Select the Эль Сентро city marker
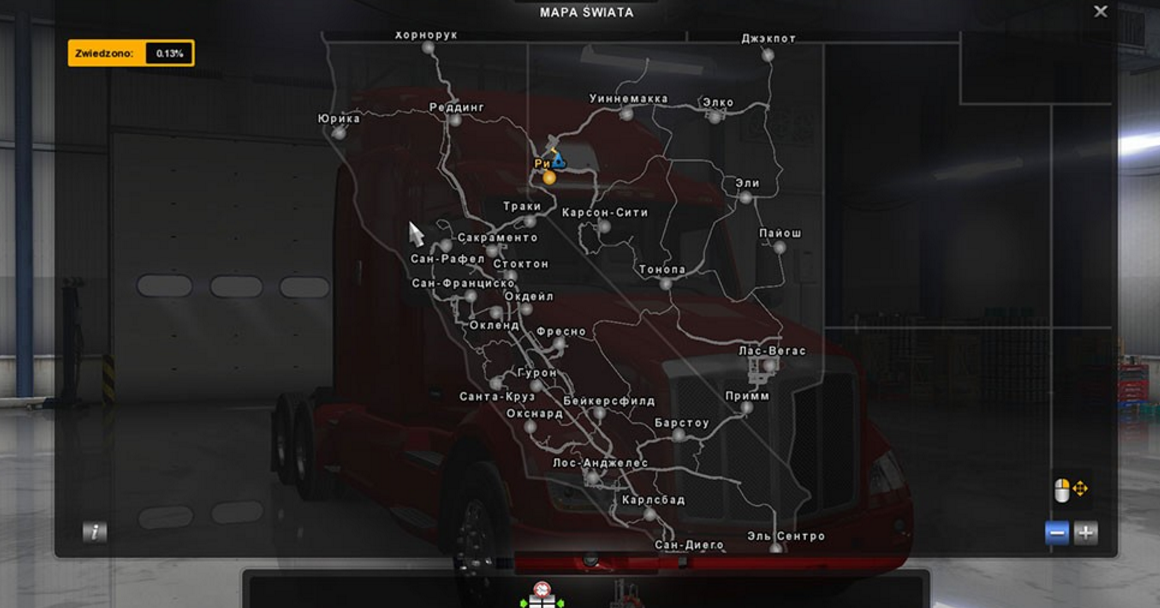1160x608 pixels. click(776, 549)
